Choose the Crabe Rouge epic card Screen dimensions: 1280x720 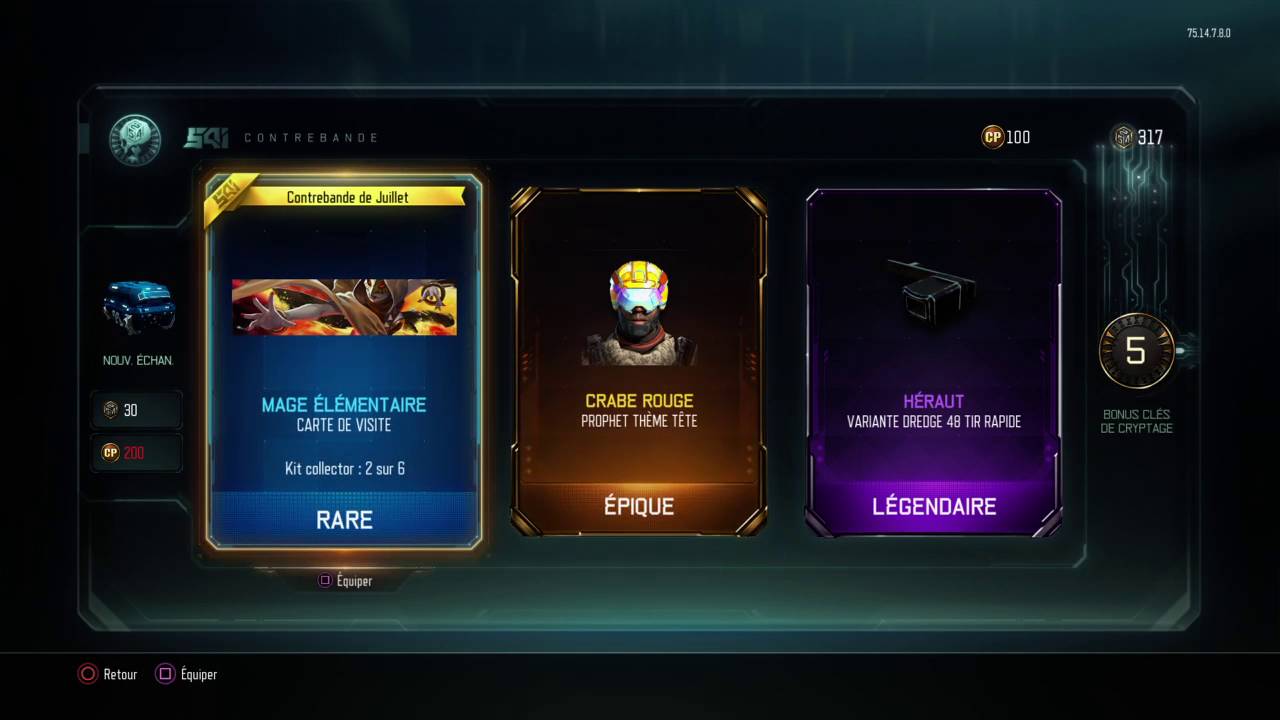point(639,360)
